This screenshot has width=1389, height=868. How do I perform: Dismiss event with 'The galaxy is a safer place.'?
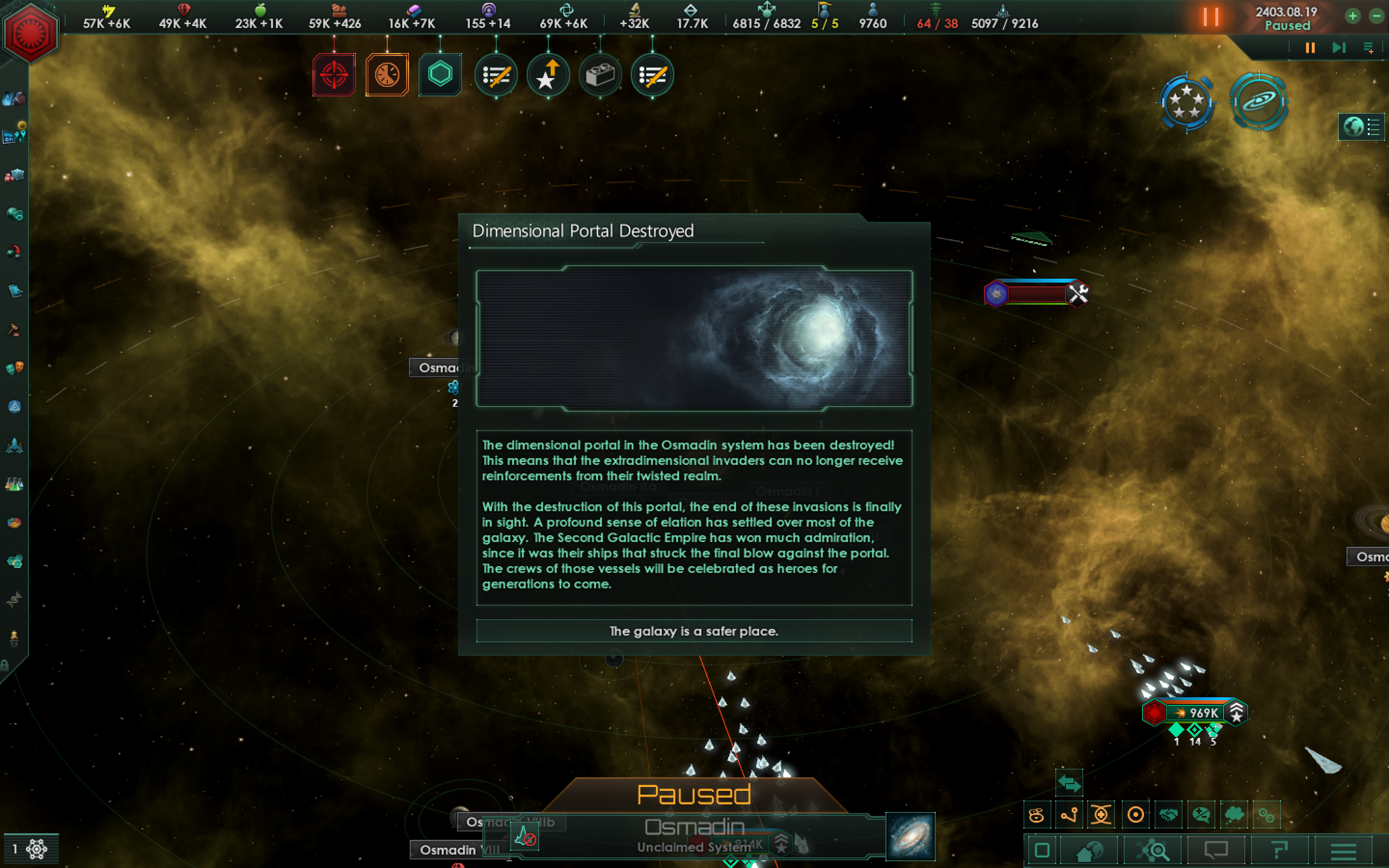(694, 631)
